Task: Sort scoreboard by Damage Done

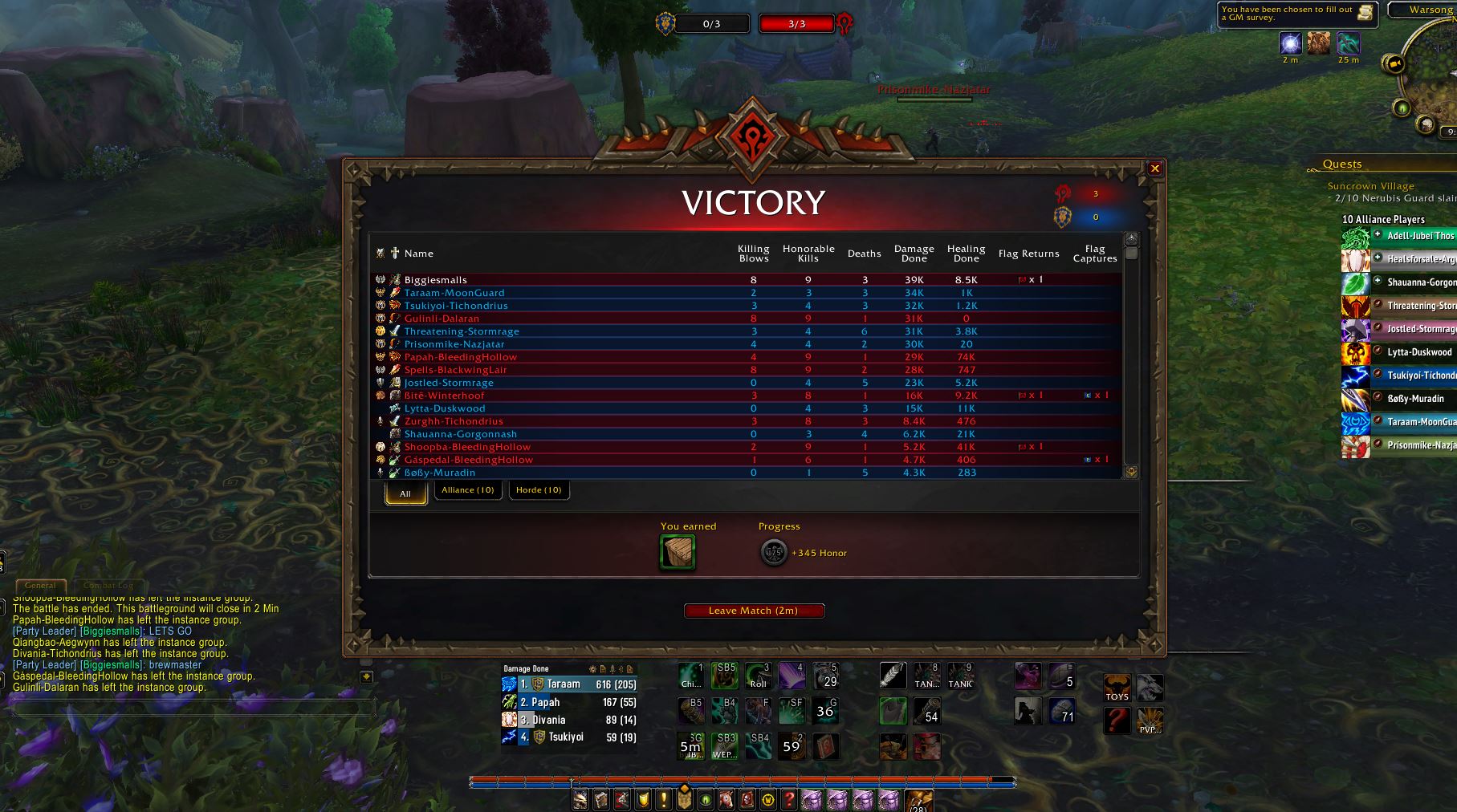Action: tap(914, 254)
